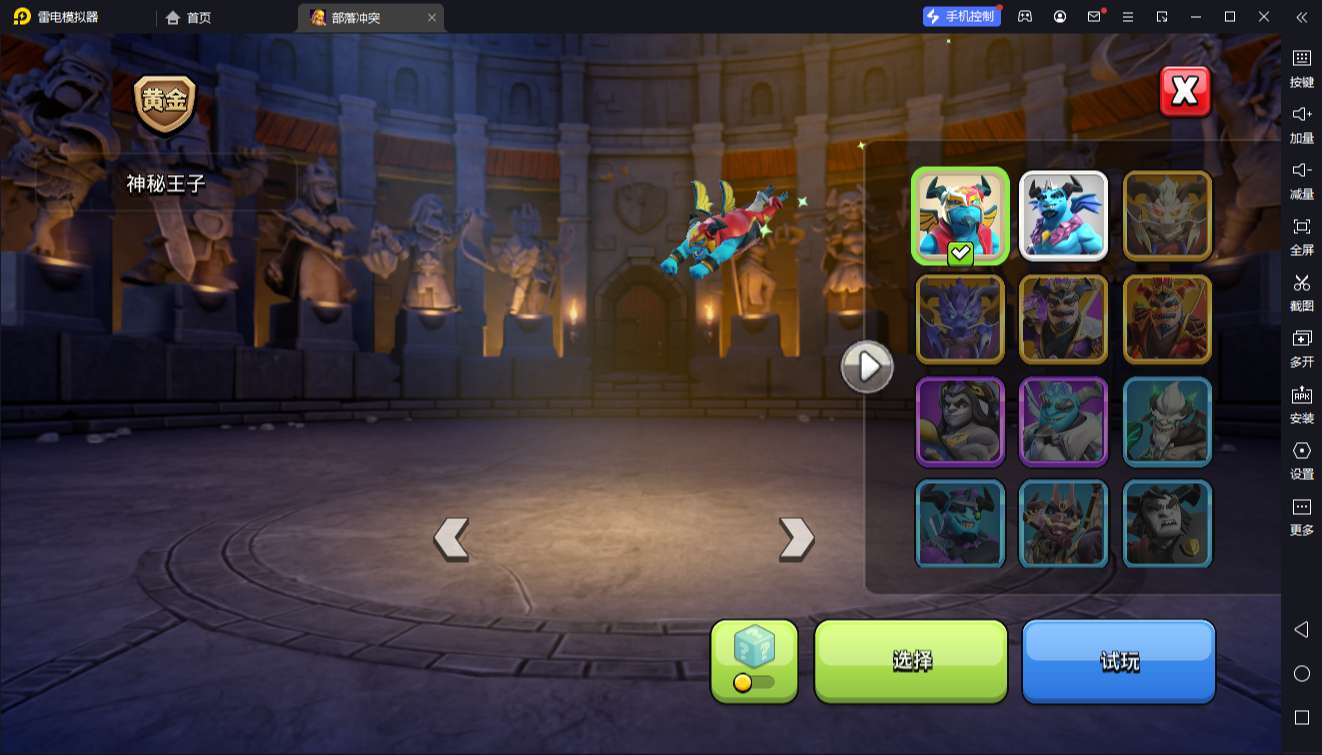Image resolution: width=1322 pixels, height=755 pixels.
Task: Select the green-framed checked skin thumbnail
Action: [960, 216]
